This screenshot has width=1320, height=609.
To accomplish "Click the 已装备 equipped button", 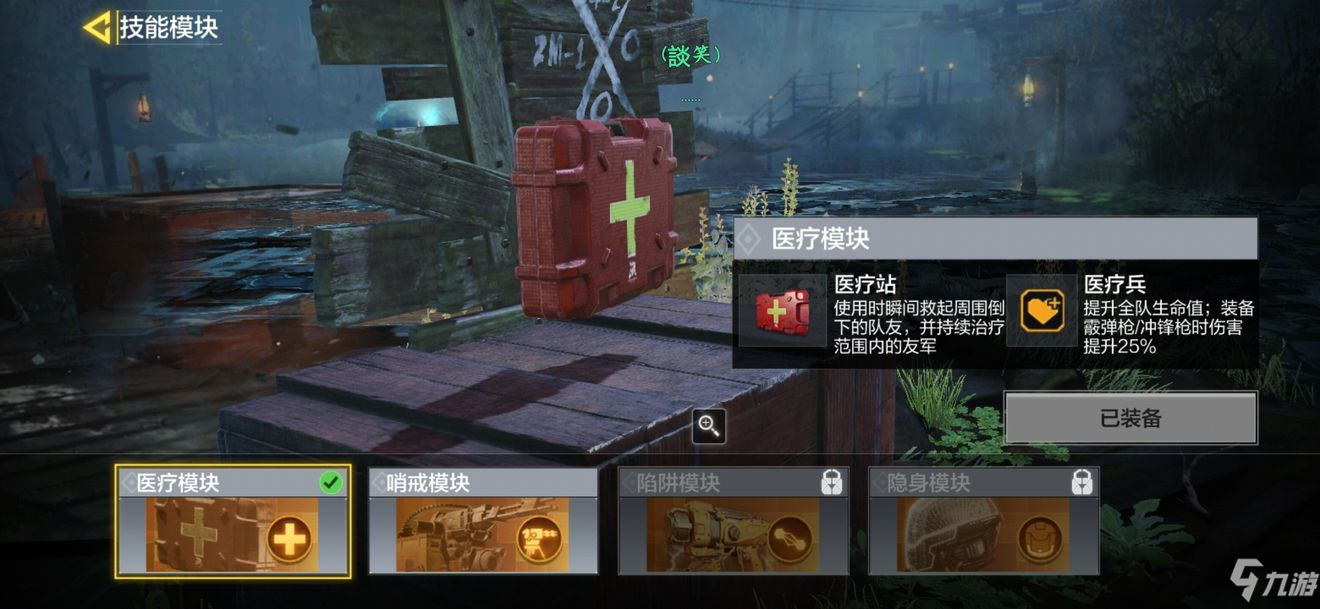I will tap(1130, 418).
